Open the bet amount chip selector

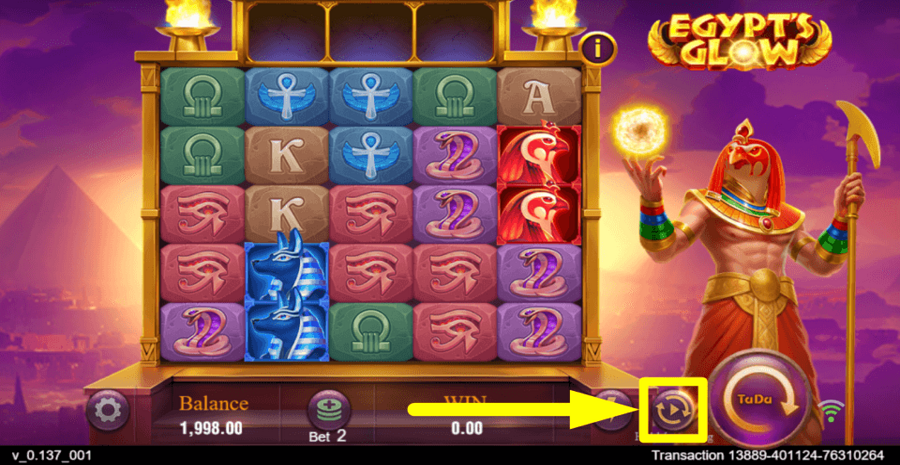(327, 408)
